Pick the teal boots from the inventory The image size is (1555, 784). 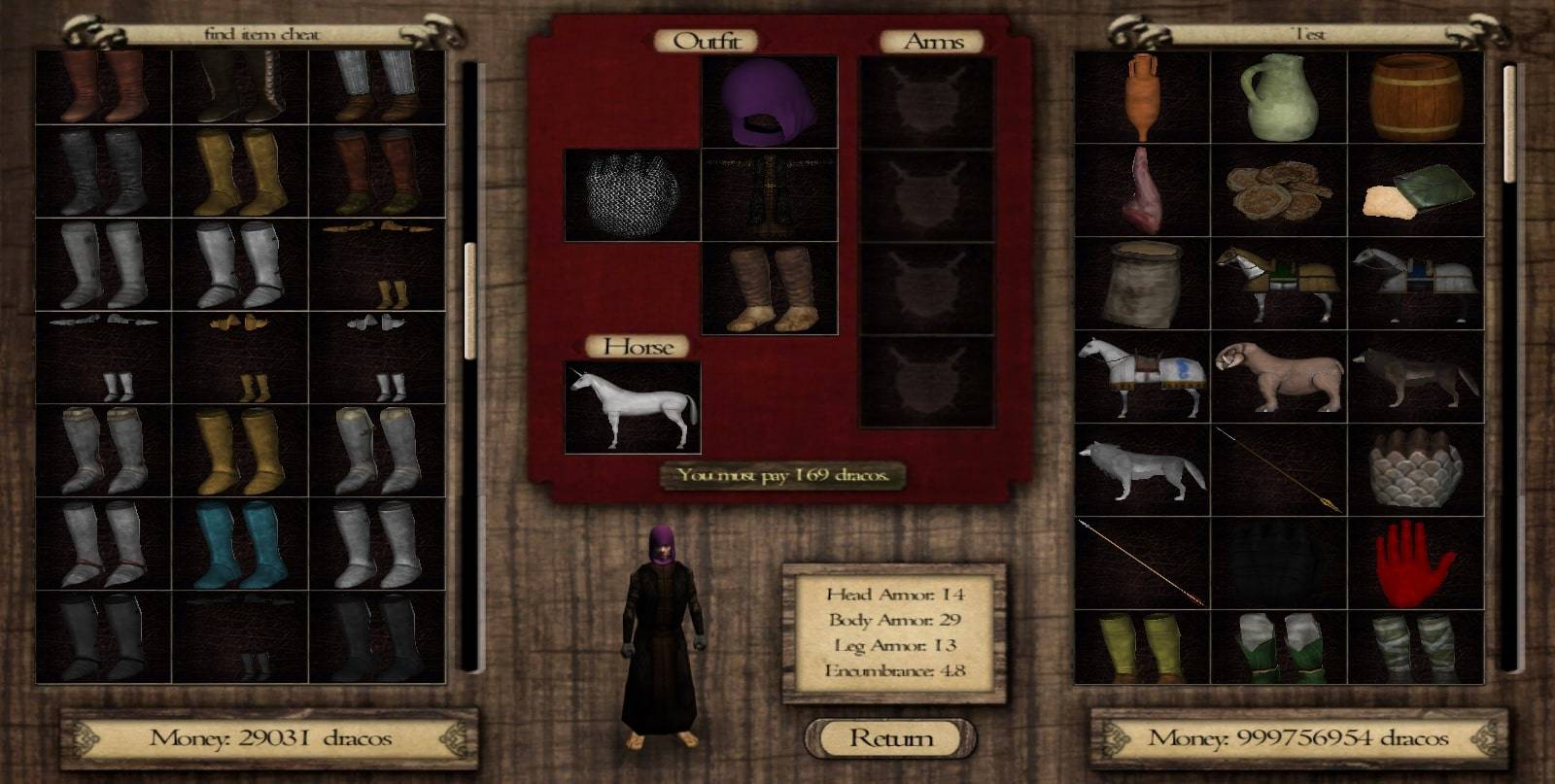coord(240,544)
